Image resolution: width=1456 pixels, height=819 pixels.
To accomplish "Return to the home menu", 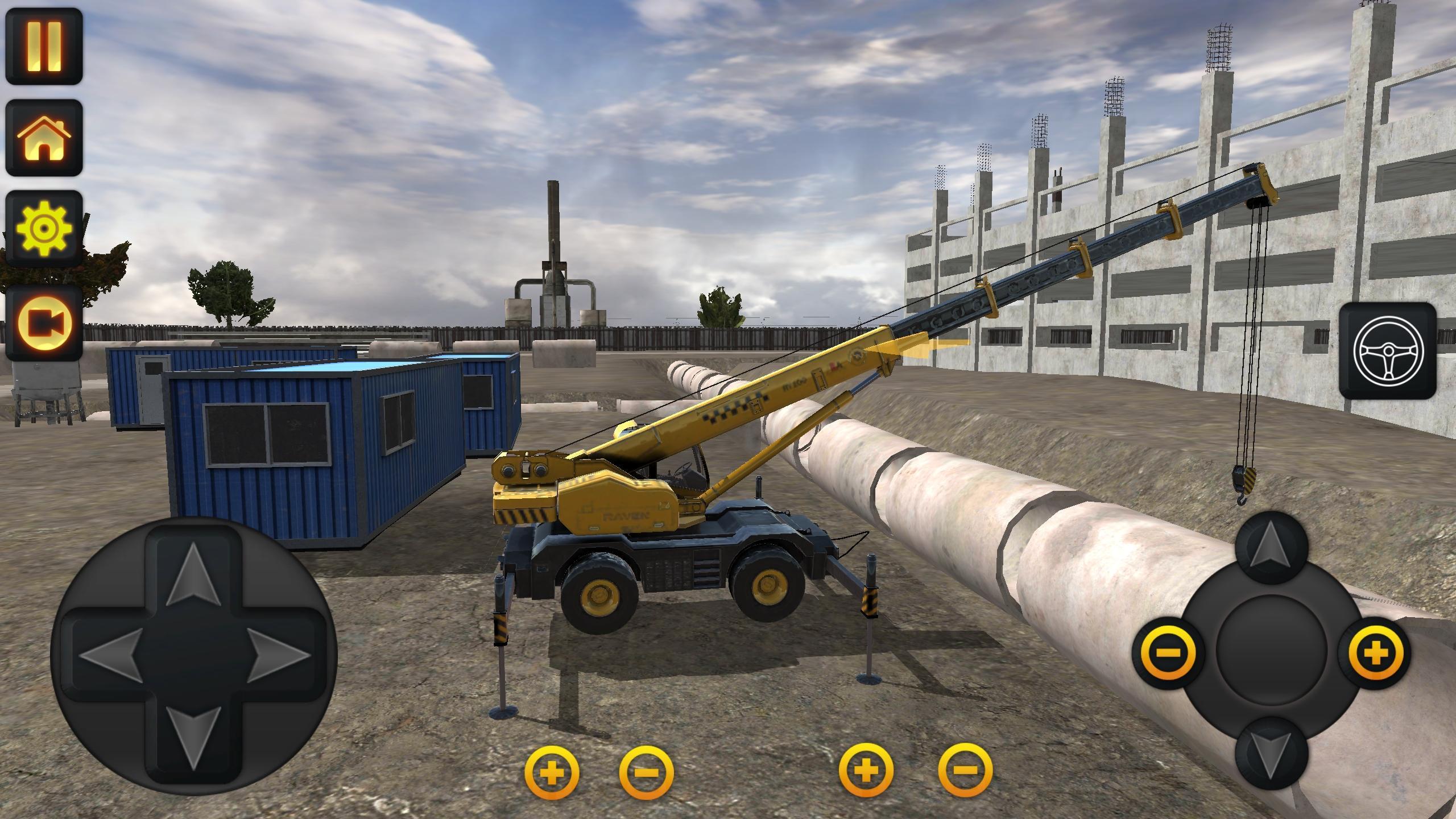I will pyautogui.click(x=44, y=136).
